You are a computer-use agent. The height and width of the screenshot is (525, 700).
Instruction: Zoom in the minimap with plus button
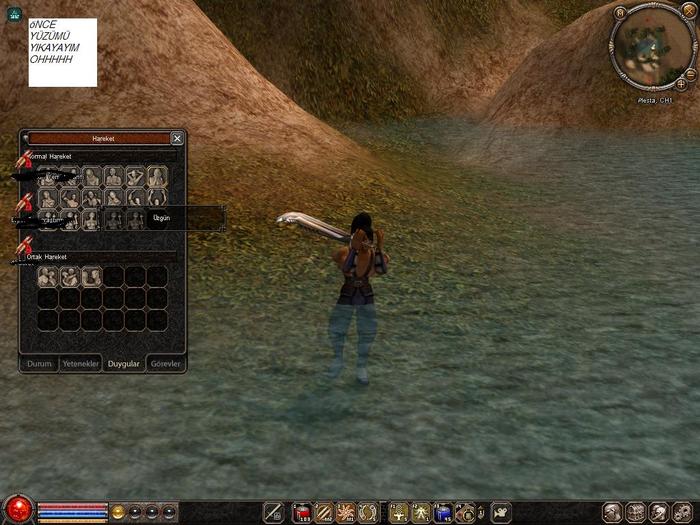(681, 84)
